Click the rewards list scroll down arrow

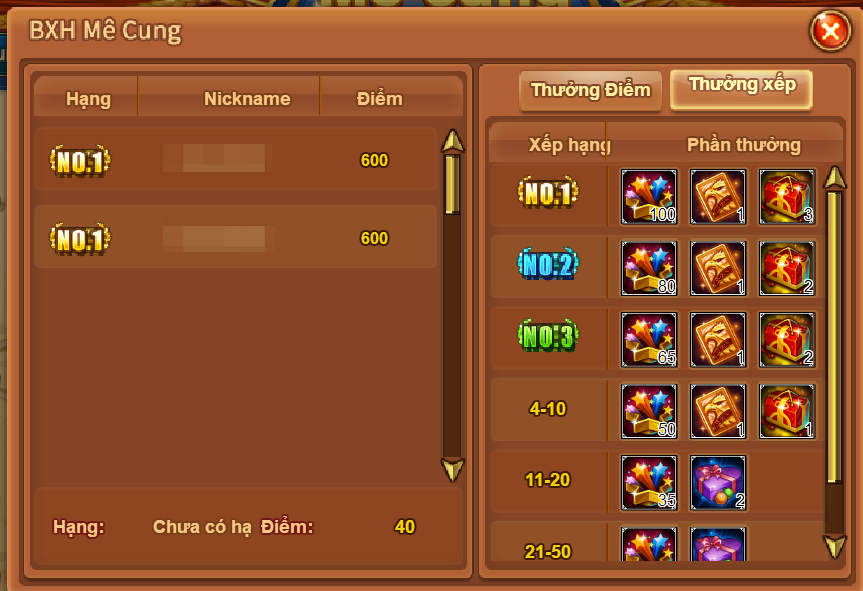pos(834,546)
